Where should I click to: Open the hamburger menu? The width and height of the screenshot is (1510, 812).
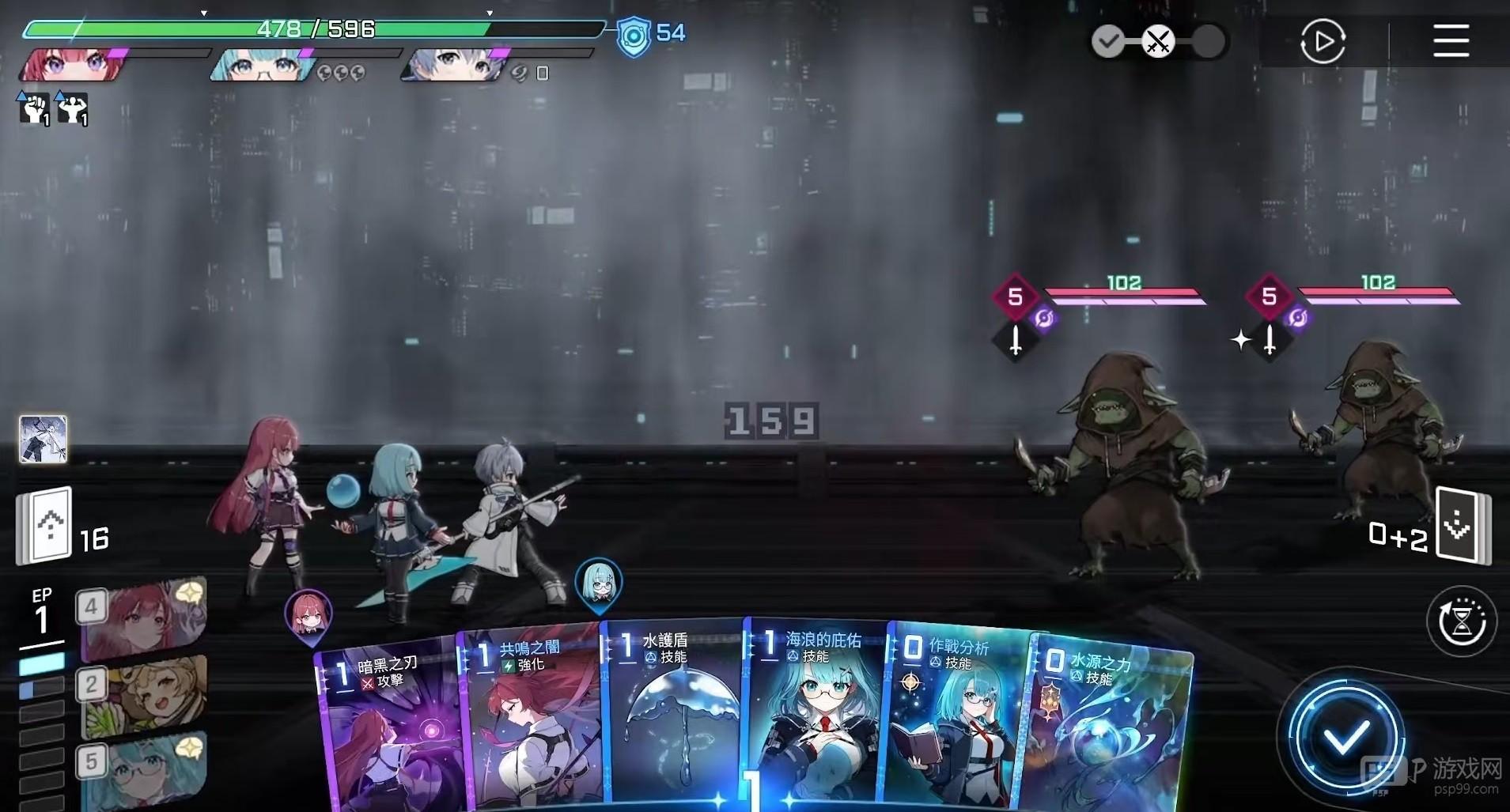coord(1451,41)
